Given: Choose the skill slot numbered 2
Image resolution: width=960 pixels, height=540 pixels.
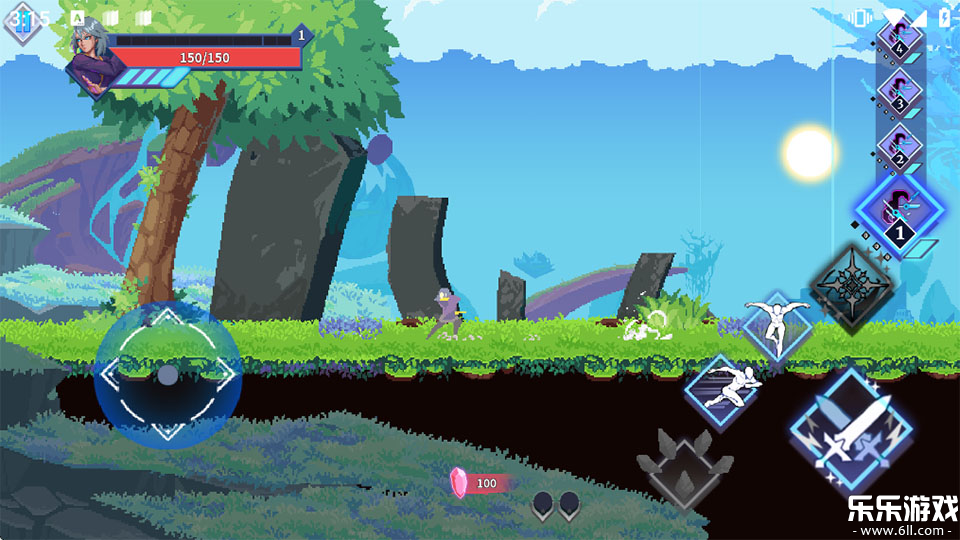Looking at the screenshot, I should pyautogui.click(x=898, y=147).
